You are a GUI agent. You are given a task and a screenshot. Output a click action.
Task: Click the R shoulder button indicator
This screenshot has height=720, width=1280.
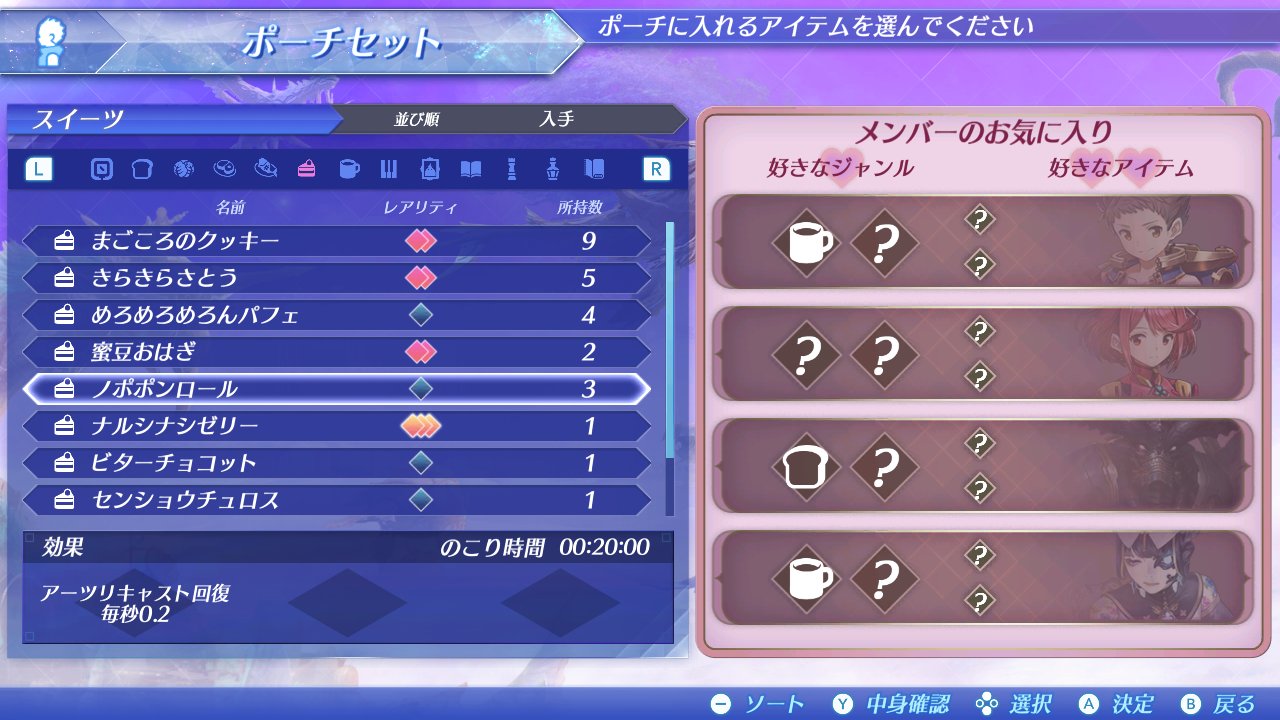(x=654, y=170)
